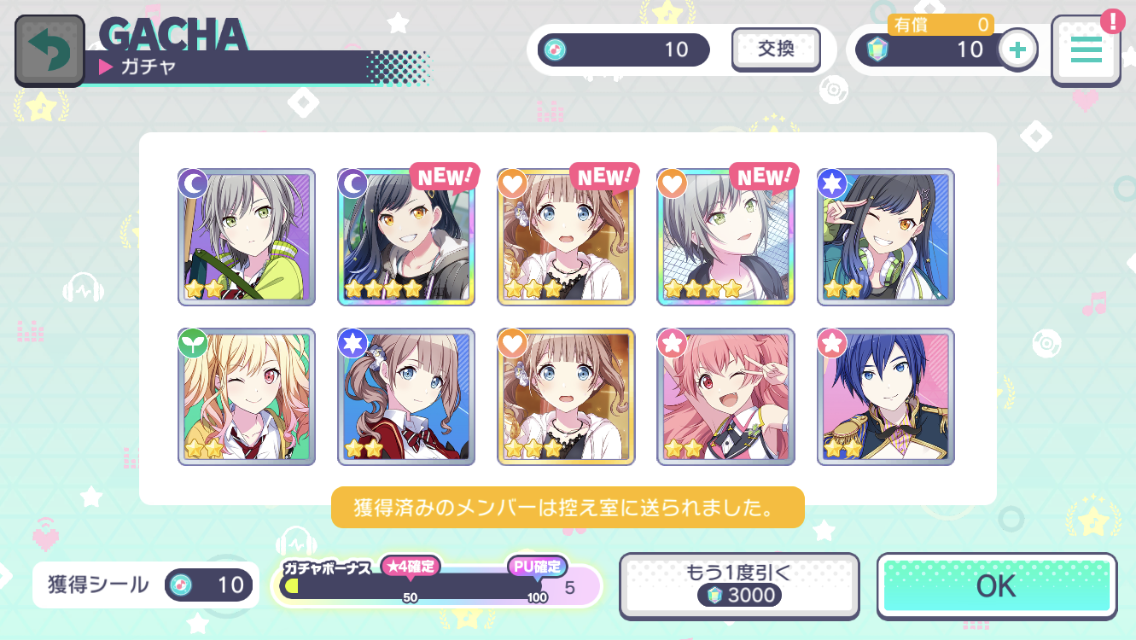Add crystals with the plus button
The image size is (1136, 640).
click(x=1017, y=50)
